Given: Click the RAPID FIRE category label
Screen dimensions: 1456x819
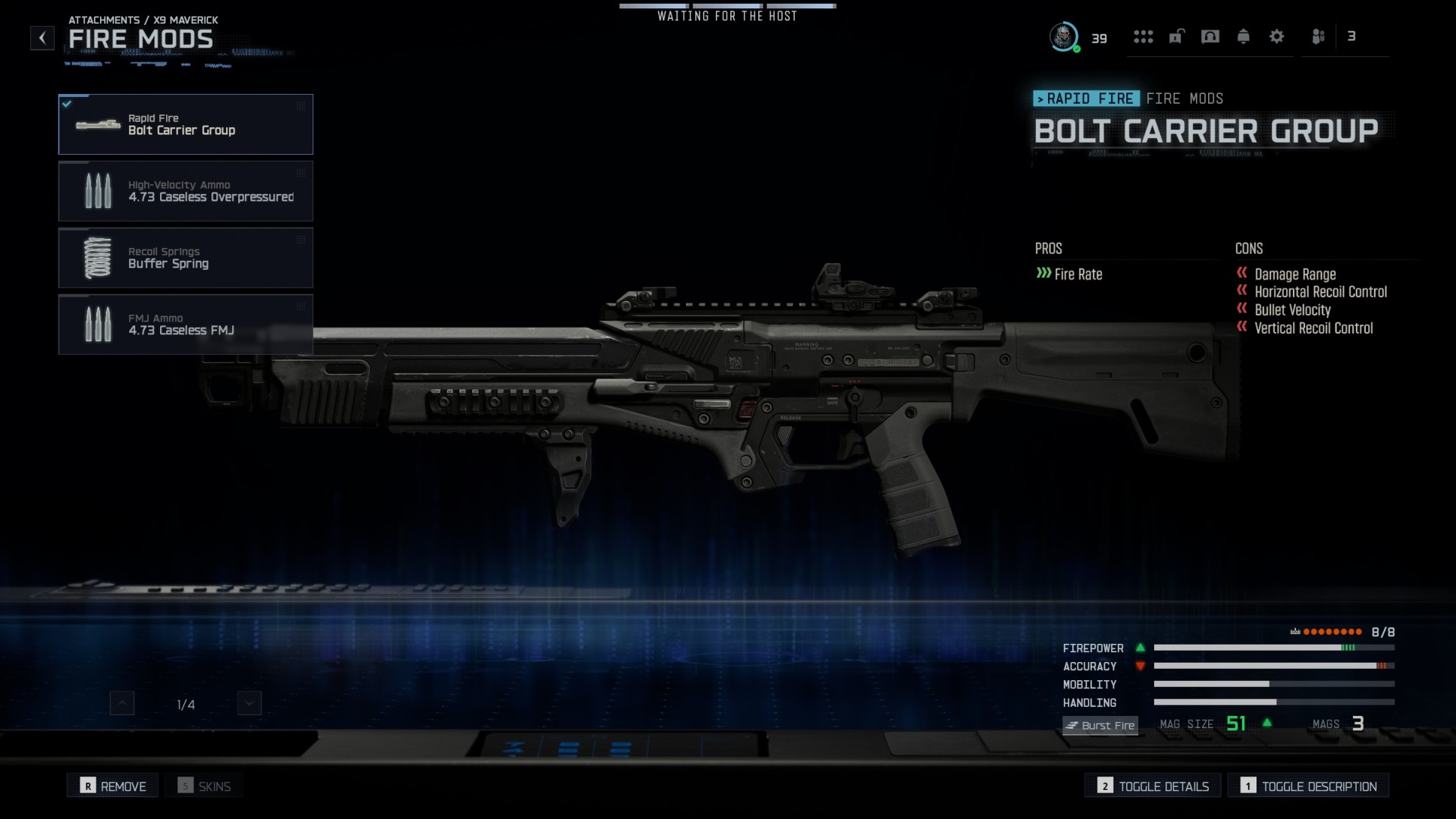Looking at the screenshot, I should pos(1087,99).
